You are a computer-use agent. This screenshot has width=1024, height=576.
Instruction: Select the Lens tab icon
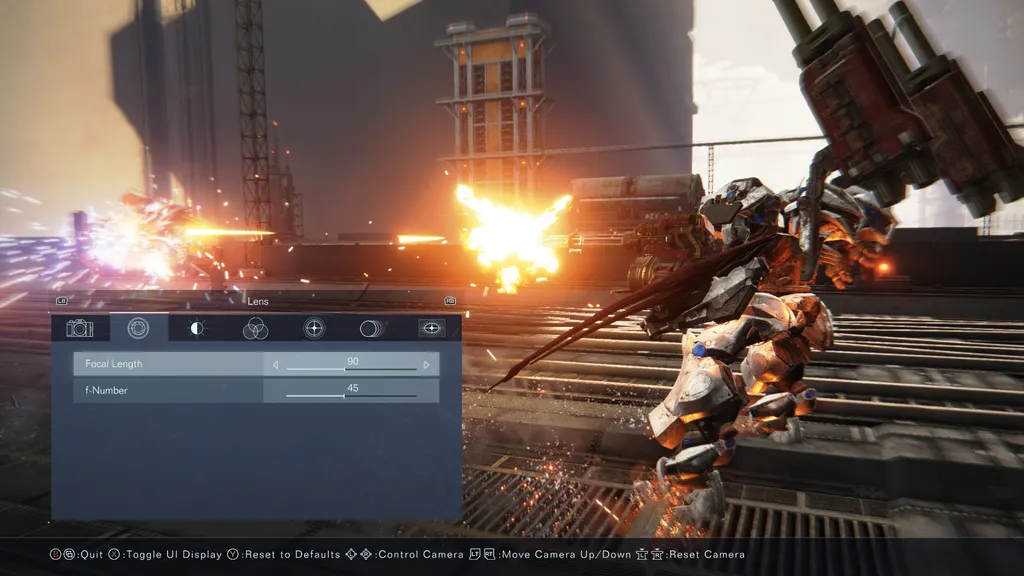138,328
